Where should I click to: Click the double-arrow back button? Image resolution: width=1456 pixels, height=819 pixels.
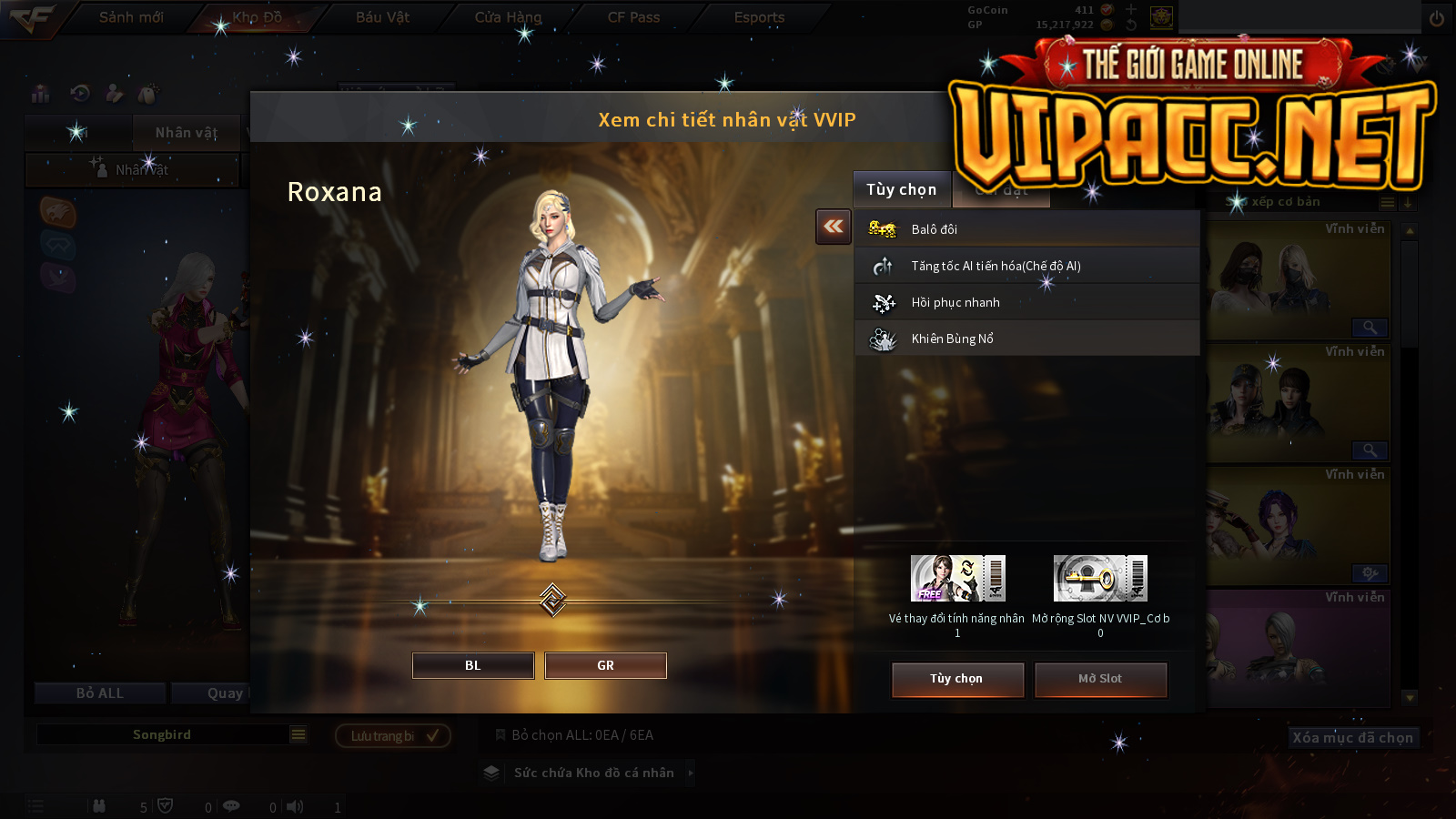point(833,227)
